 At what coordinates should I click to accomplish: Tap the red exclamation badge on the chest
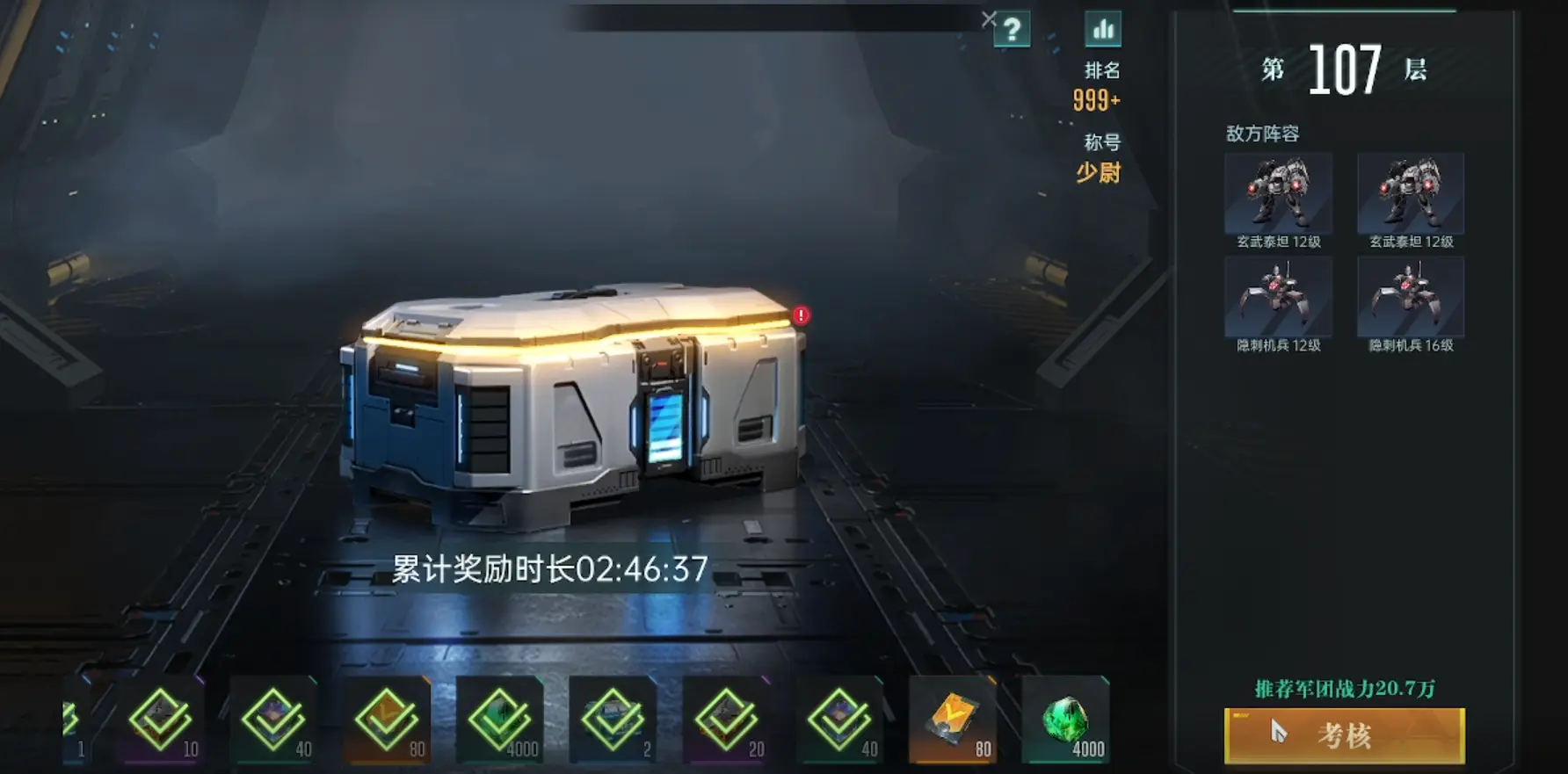pos(801,315)
